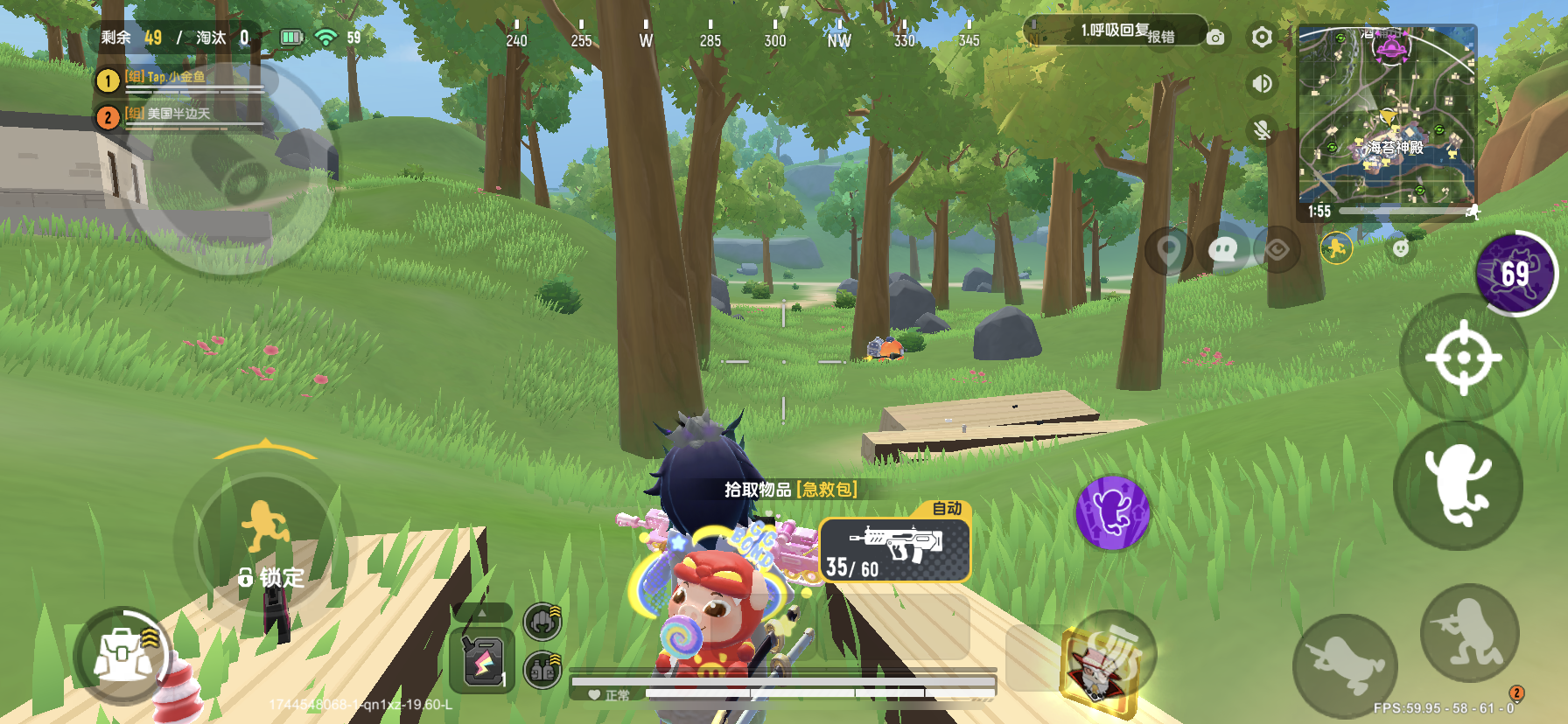Pick up the 急救包 item

point(790,490)
